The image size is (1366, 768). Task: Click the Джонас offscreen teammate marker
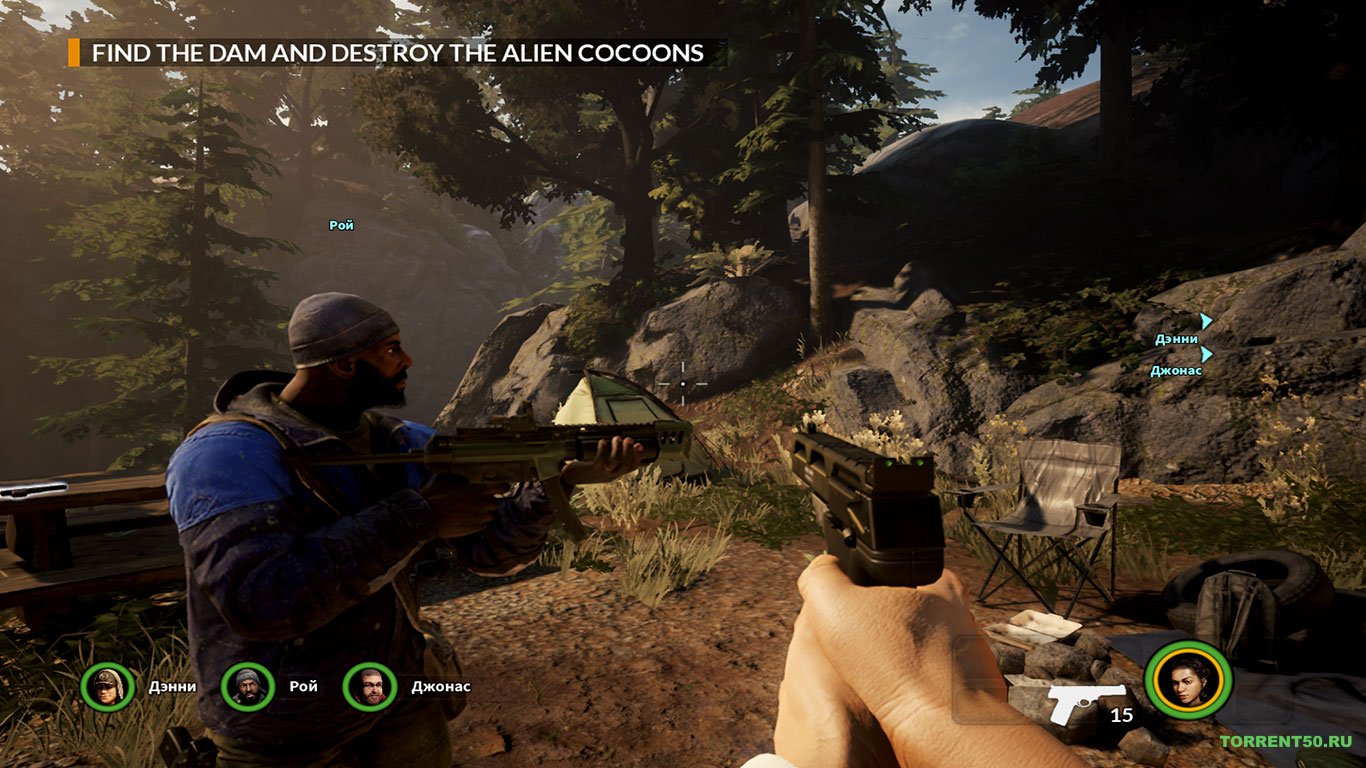[x=1206, y=354]
